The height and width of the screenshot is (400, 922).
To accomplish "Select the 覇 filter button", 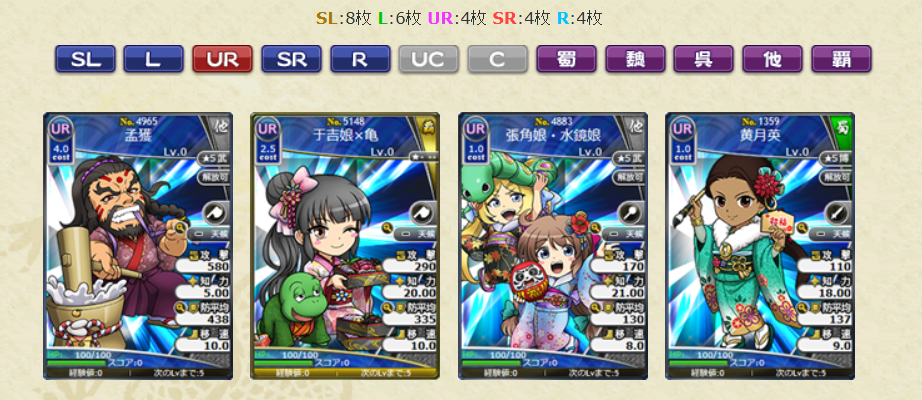I will 841,59.
